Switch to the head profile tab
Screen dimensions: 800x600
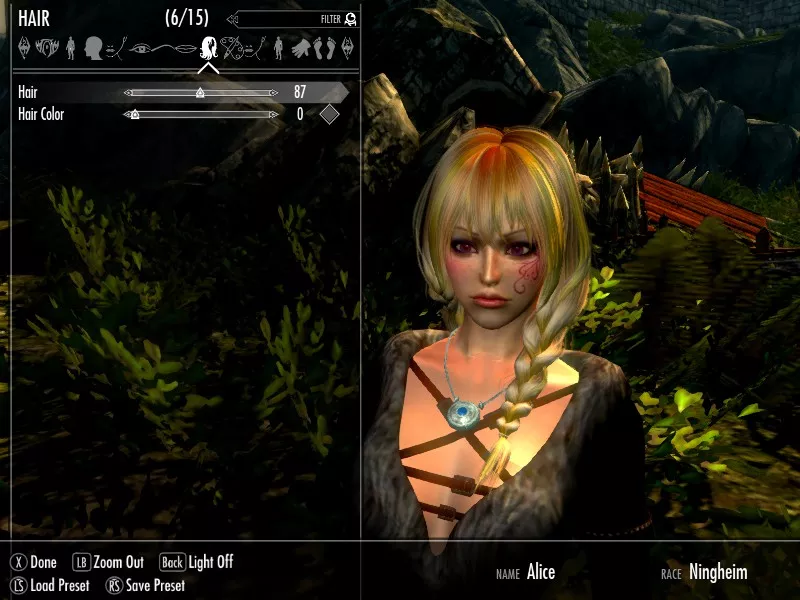pyautogui.click(x=94, y=47)
